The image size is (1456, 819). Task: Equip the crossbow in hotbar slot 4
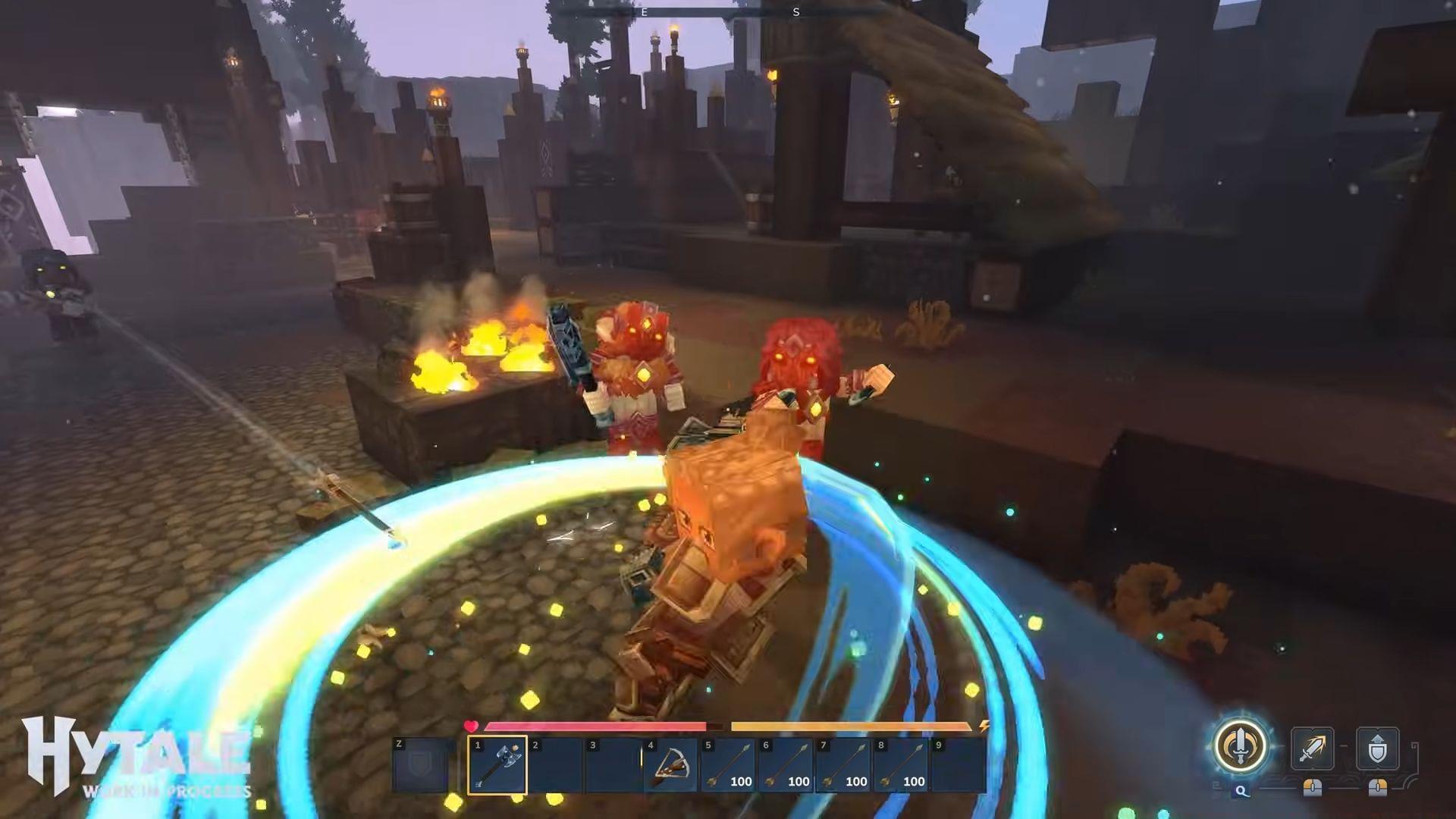(670, 764)
